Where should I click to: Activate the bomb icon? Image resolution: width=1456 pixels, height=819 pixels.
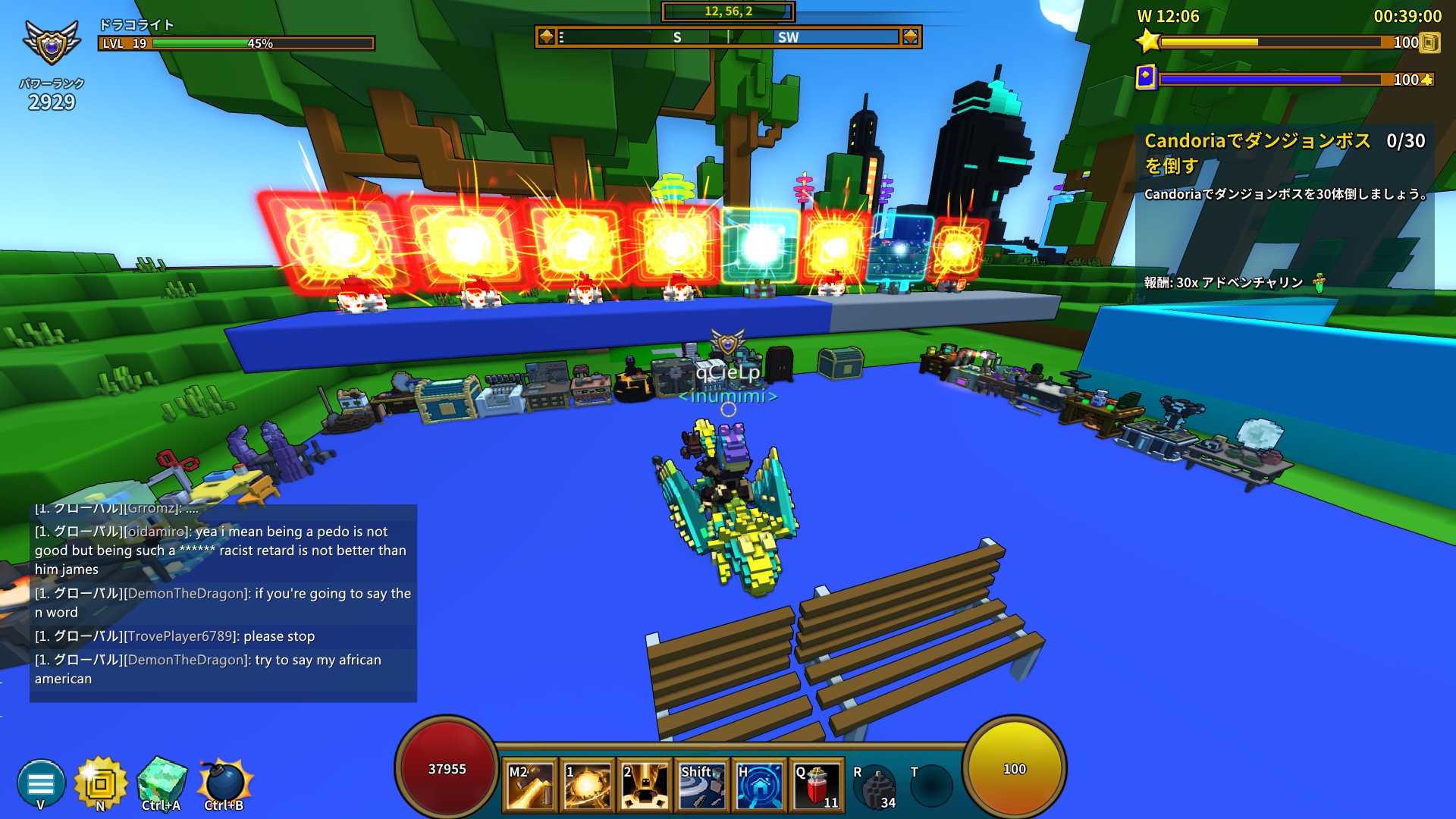click(x=224, y=781)
